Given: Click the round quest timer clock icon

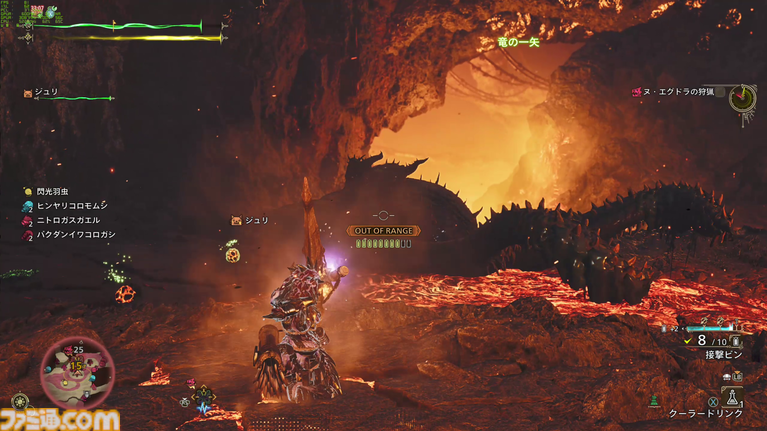Looking at the screenshot, I should pos(741,97).
